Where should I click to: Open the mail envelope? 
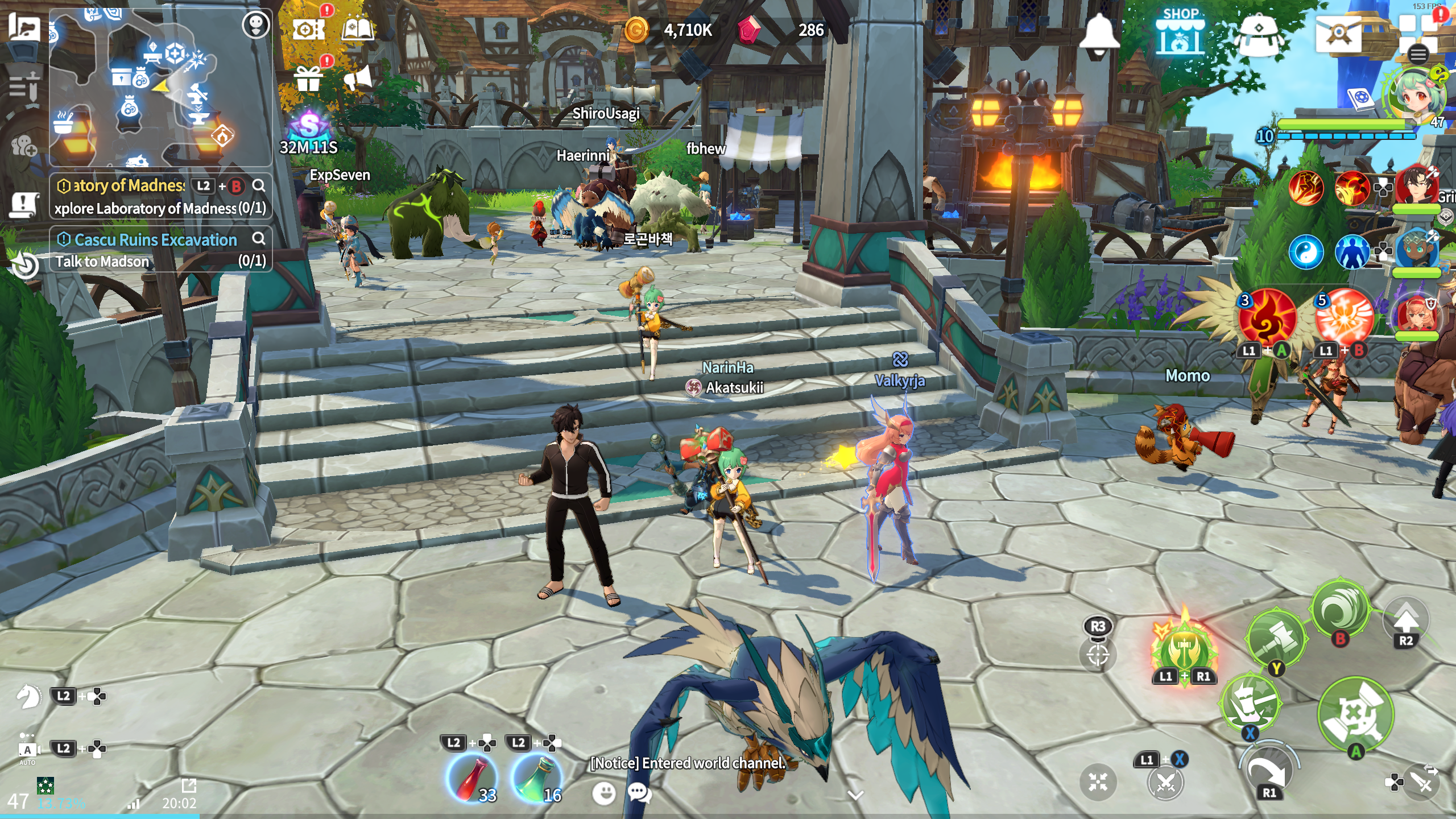click(x=1338, y=33)
